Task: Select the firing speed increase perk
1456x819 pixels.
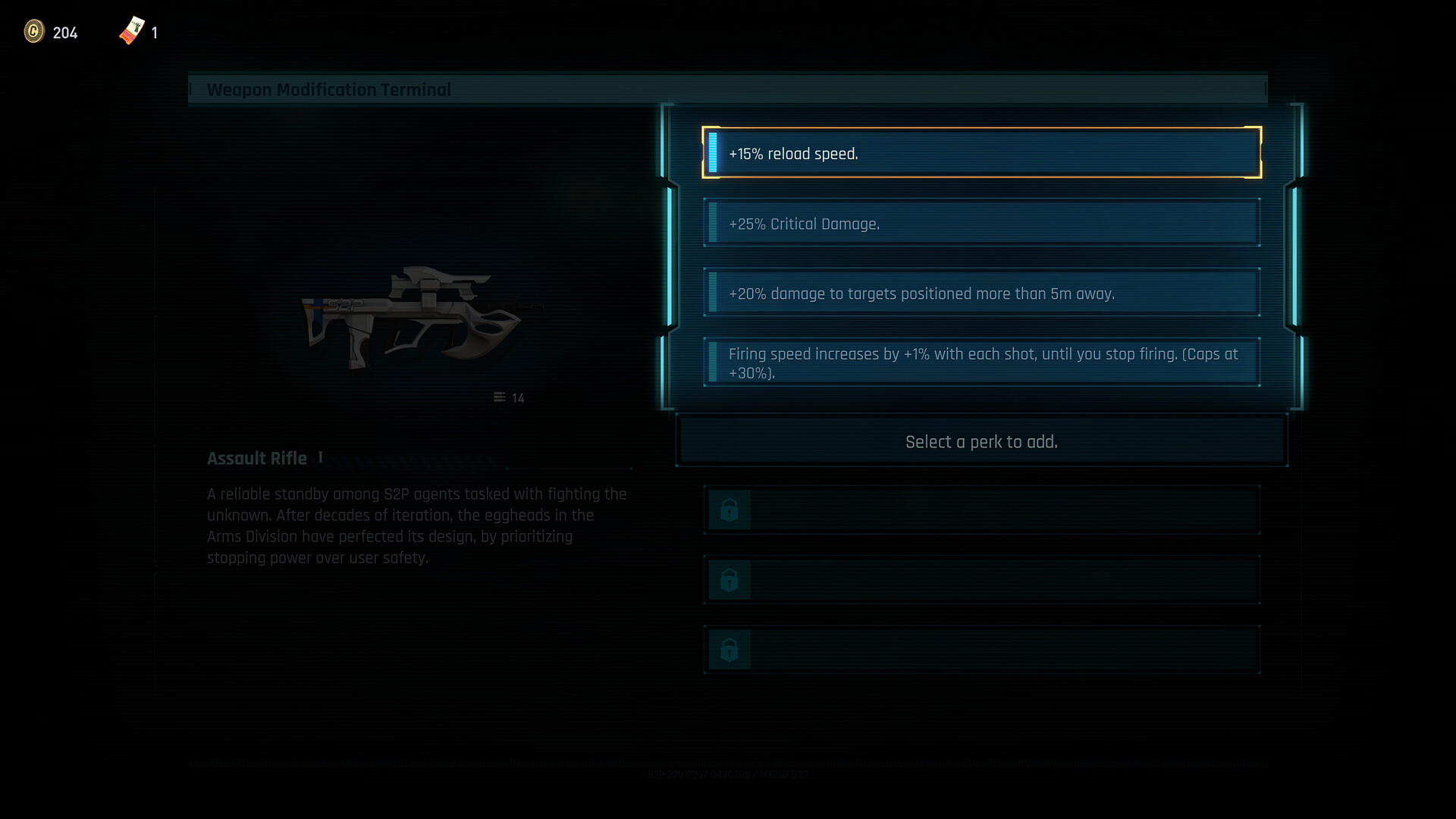Action: (982, 362)
